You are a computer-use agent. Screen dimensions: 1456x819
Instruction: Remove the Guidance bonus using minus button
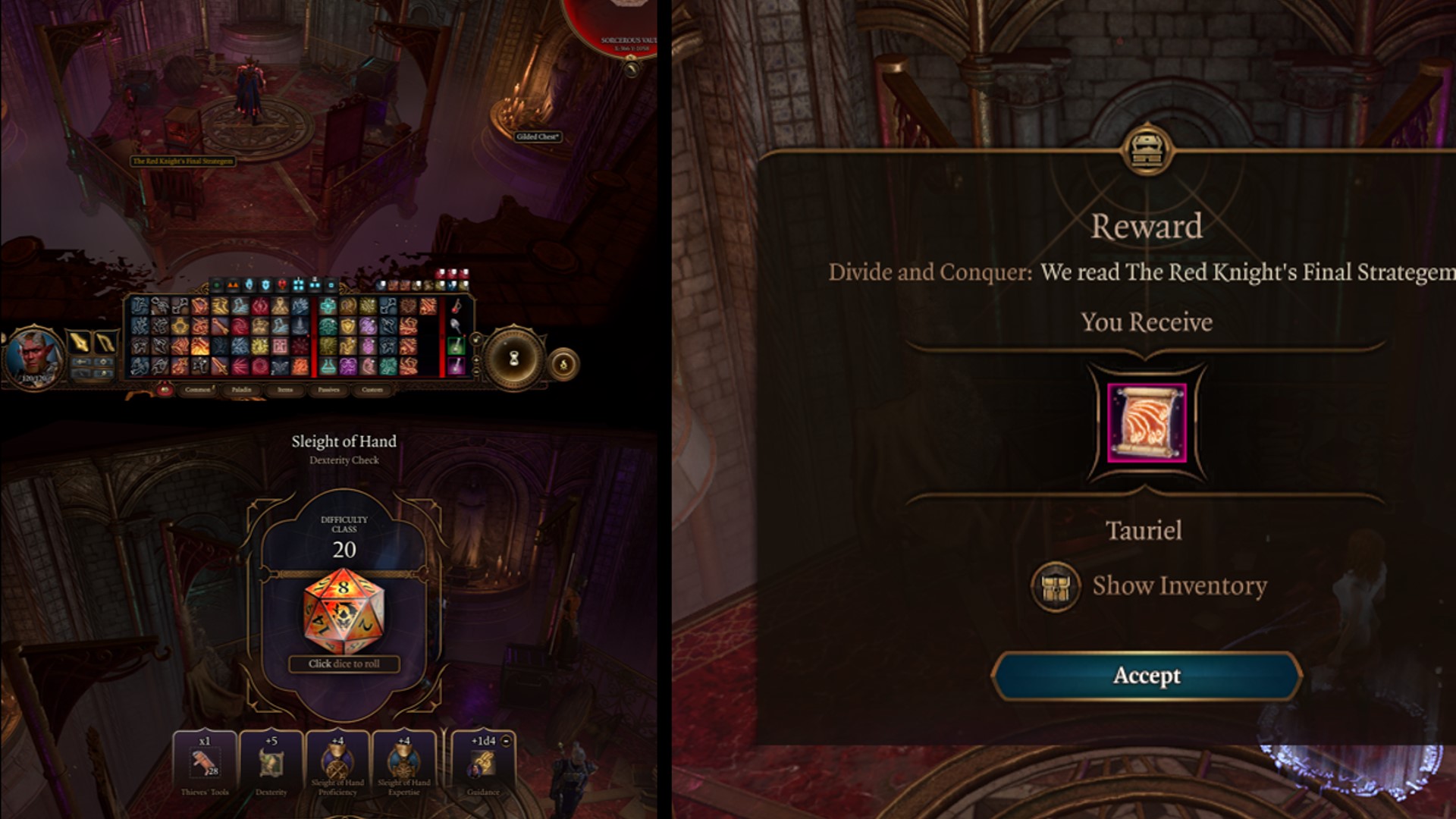click(507, 741)
